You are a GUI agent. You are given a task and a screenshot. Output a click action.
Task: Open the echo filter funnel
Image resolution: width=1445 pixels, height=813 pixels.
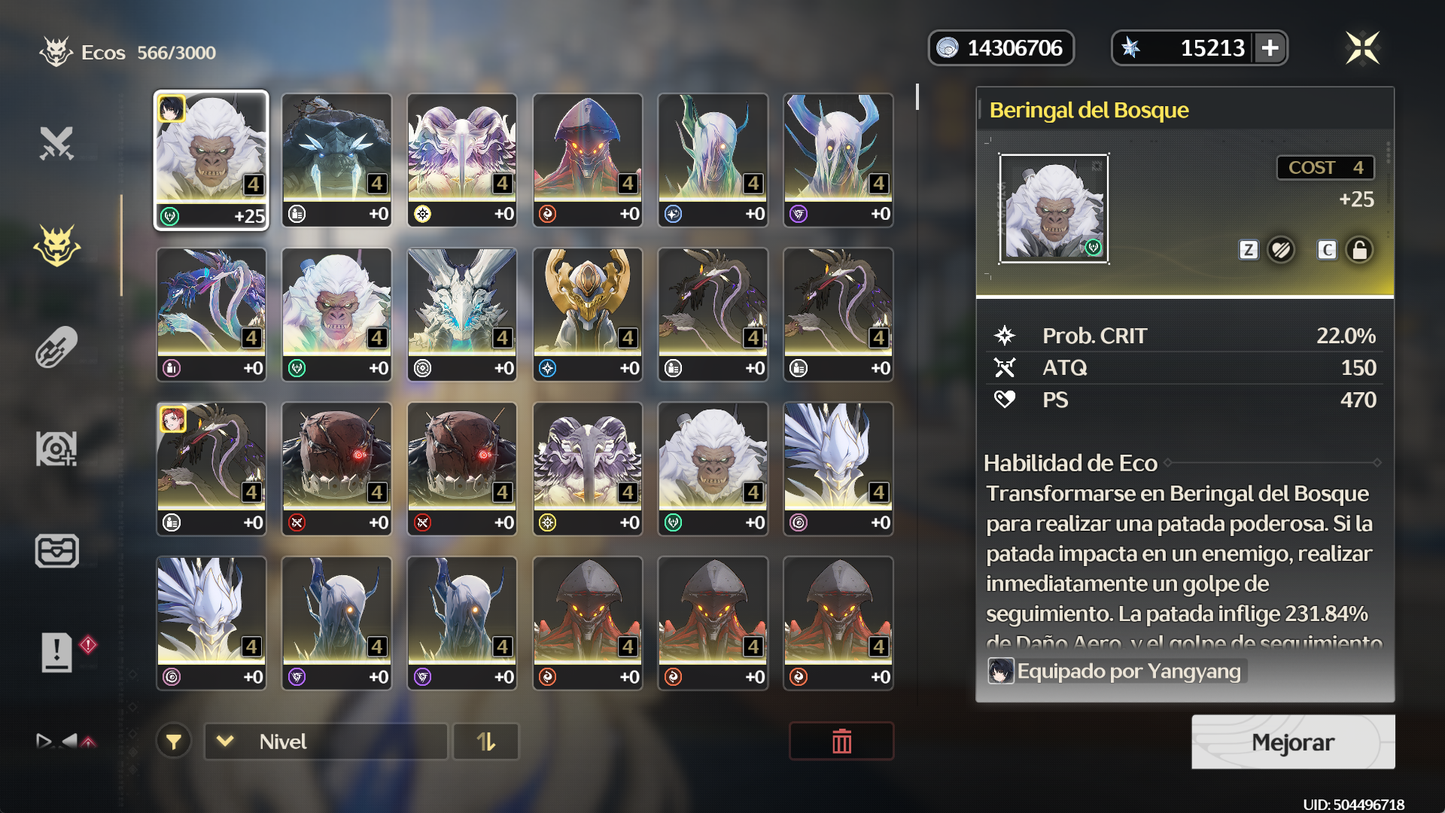174,742
